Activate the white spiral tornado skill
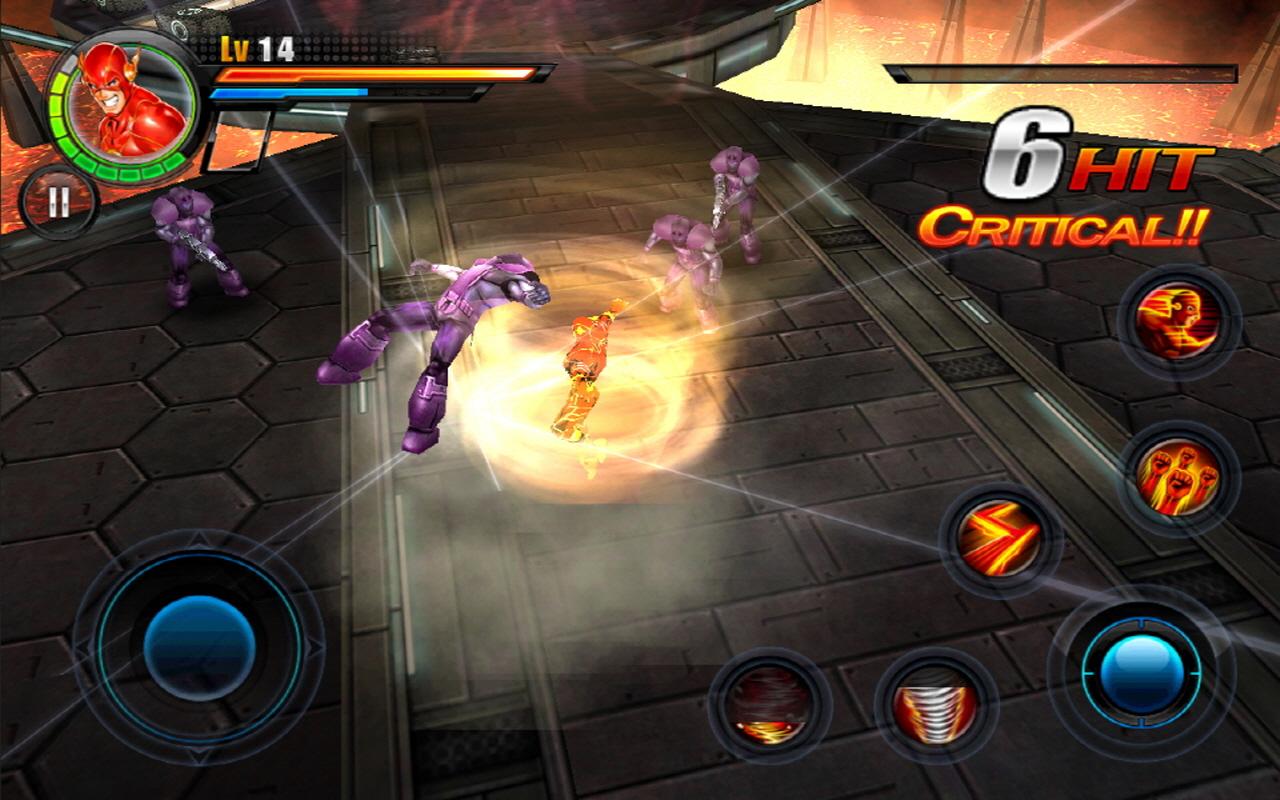 (x=935, y=705)
